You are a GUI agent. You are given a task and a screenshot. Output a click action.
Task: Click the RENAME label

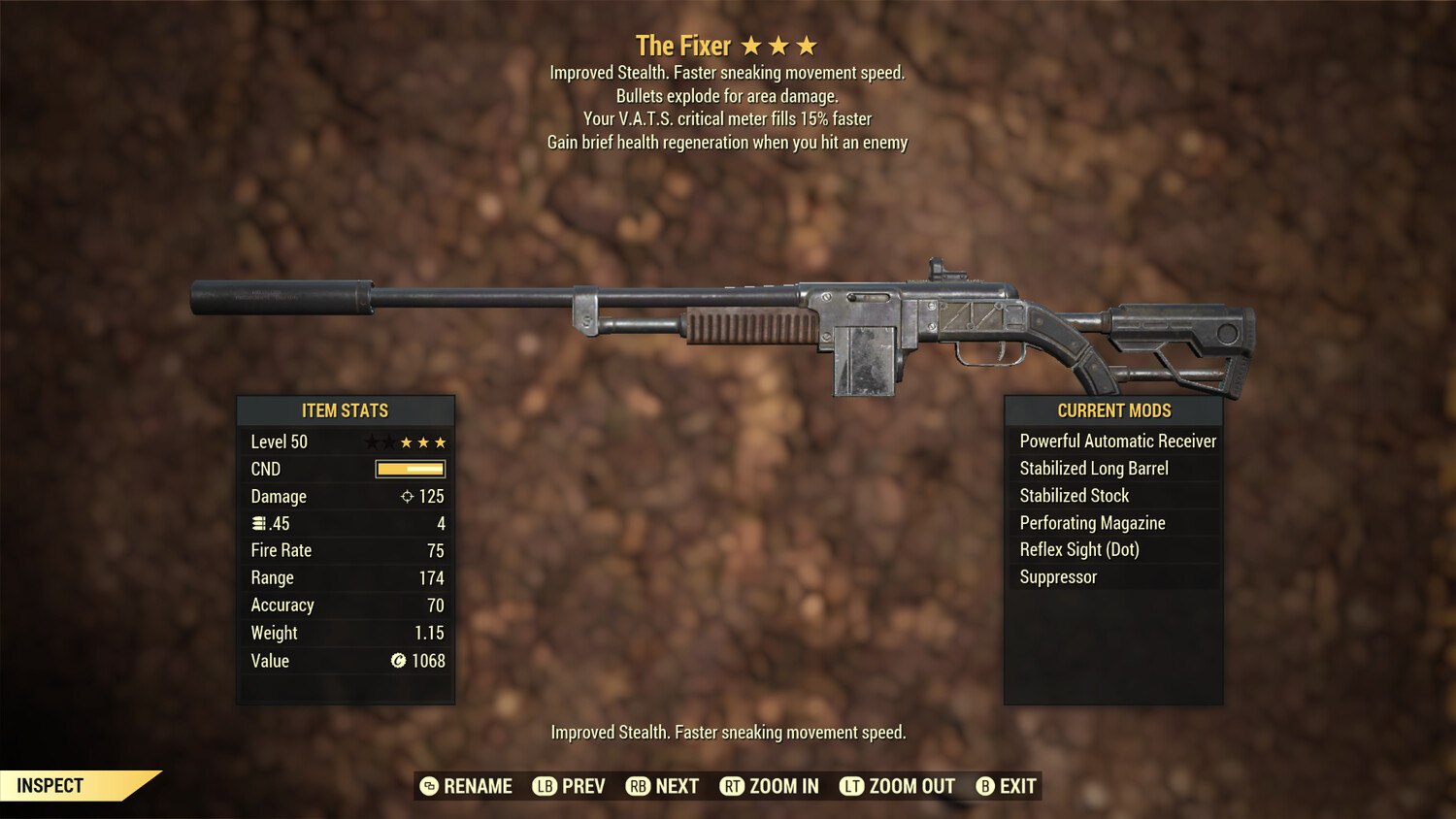(478, 786)
